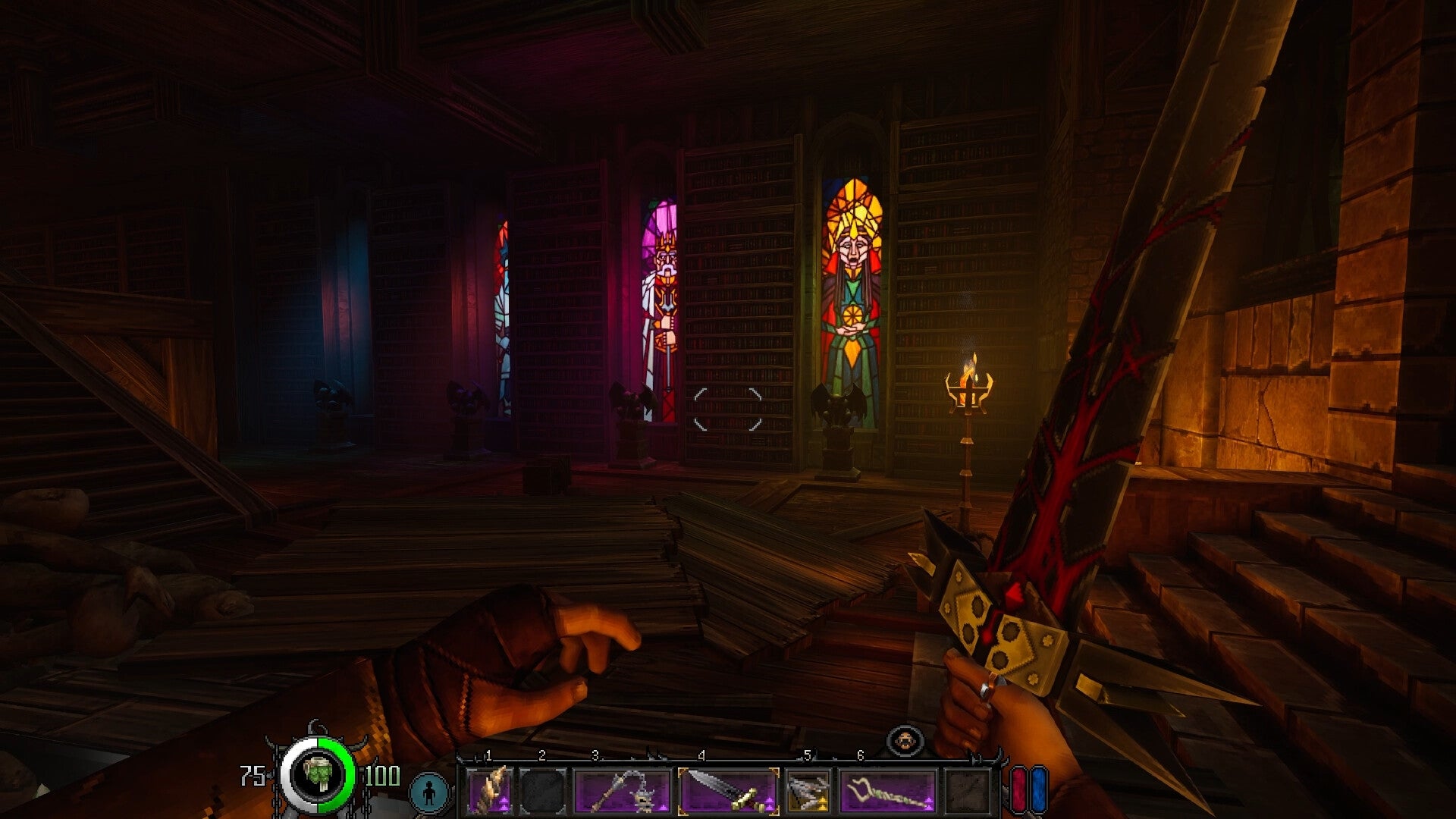Click the red health potion vial

point(1017,790)
